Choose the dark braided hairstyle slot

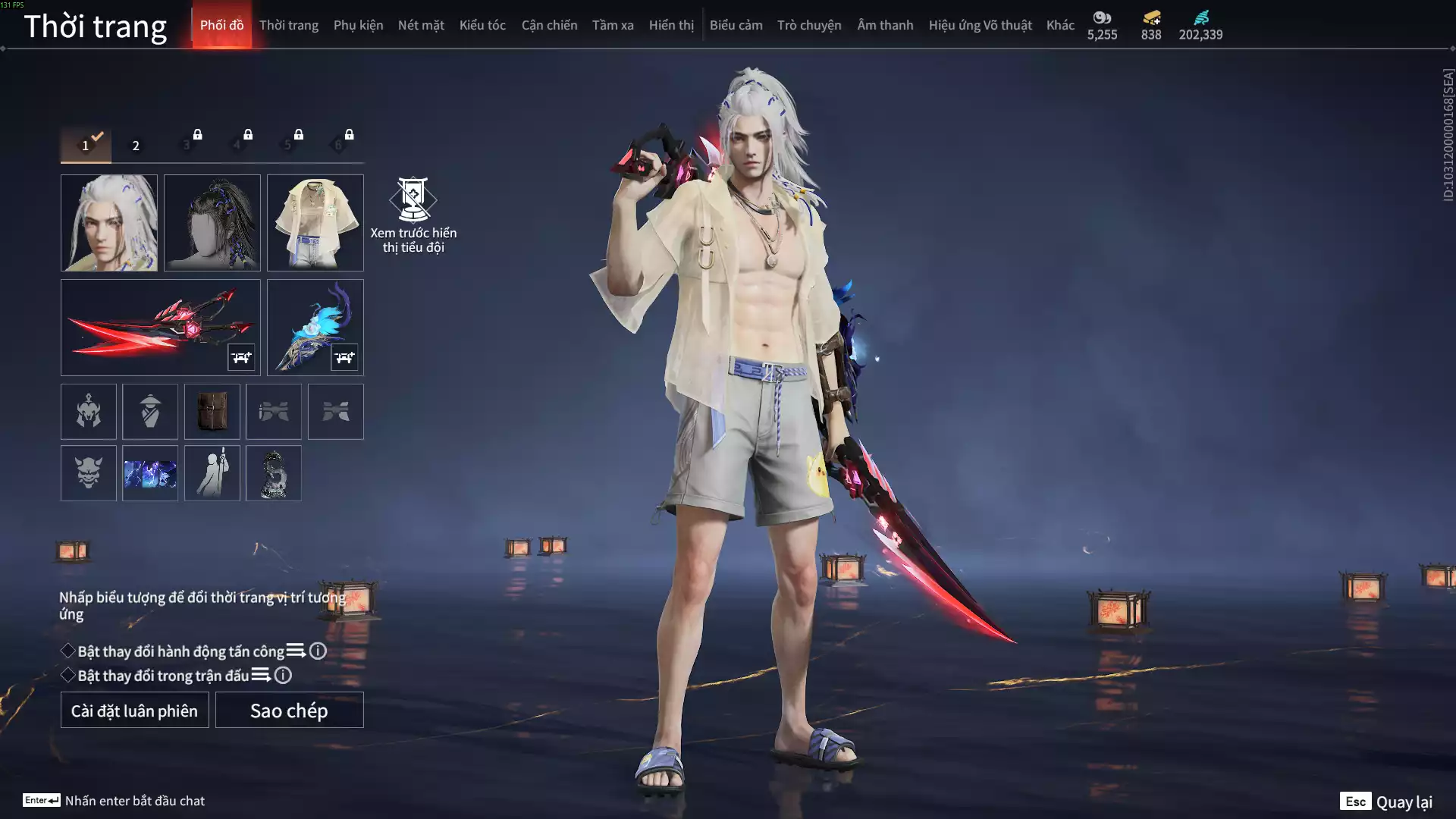click(212, 223)
